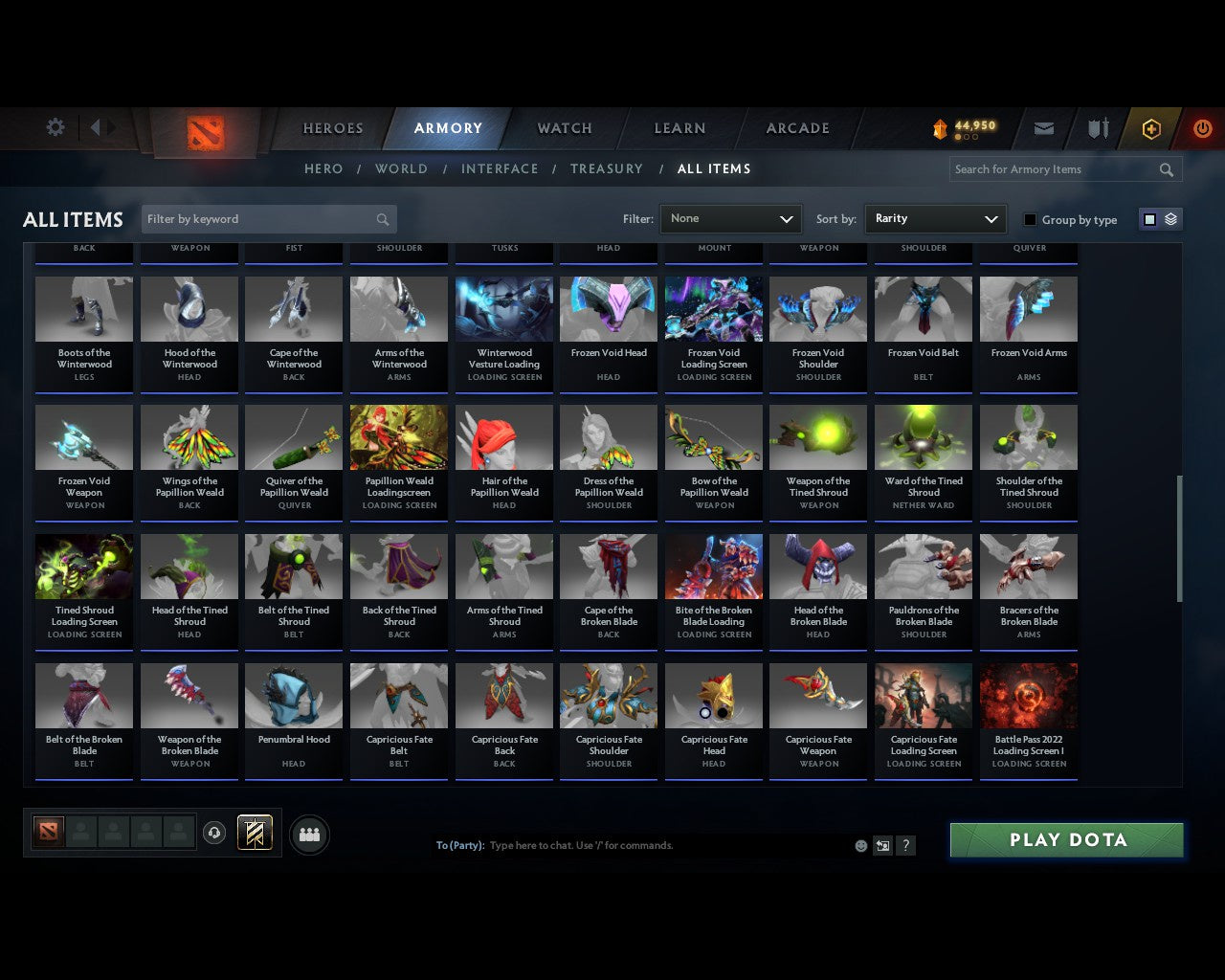The width and height of the screenshot is (1225, 980).
Task: Enable the Group by type checkbox
Action: (x=1030, y=219)
